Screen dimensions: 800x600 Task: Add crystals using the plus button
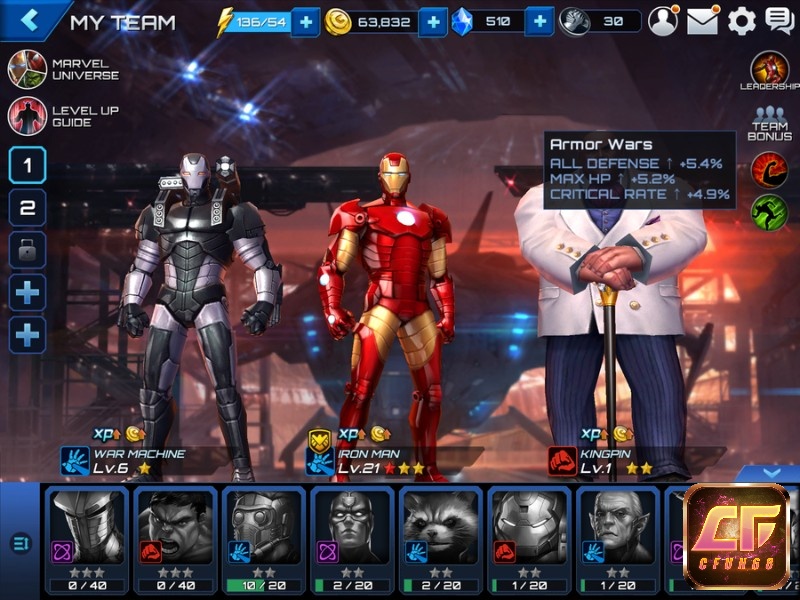tap(539, 21)
